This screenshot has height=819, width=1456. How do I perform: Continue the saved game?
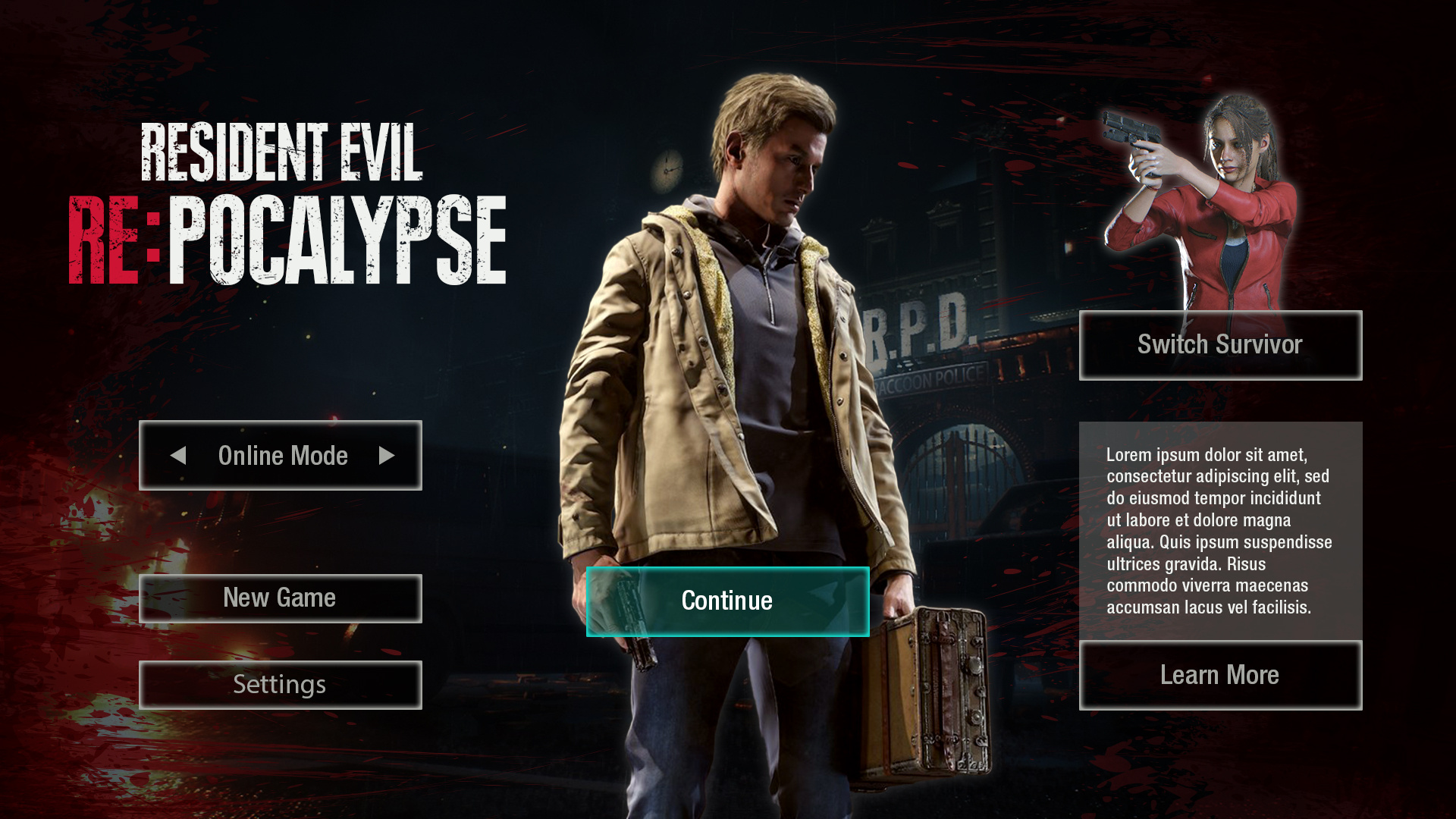tap(727, 601)
